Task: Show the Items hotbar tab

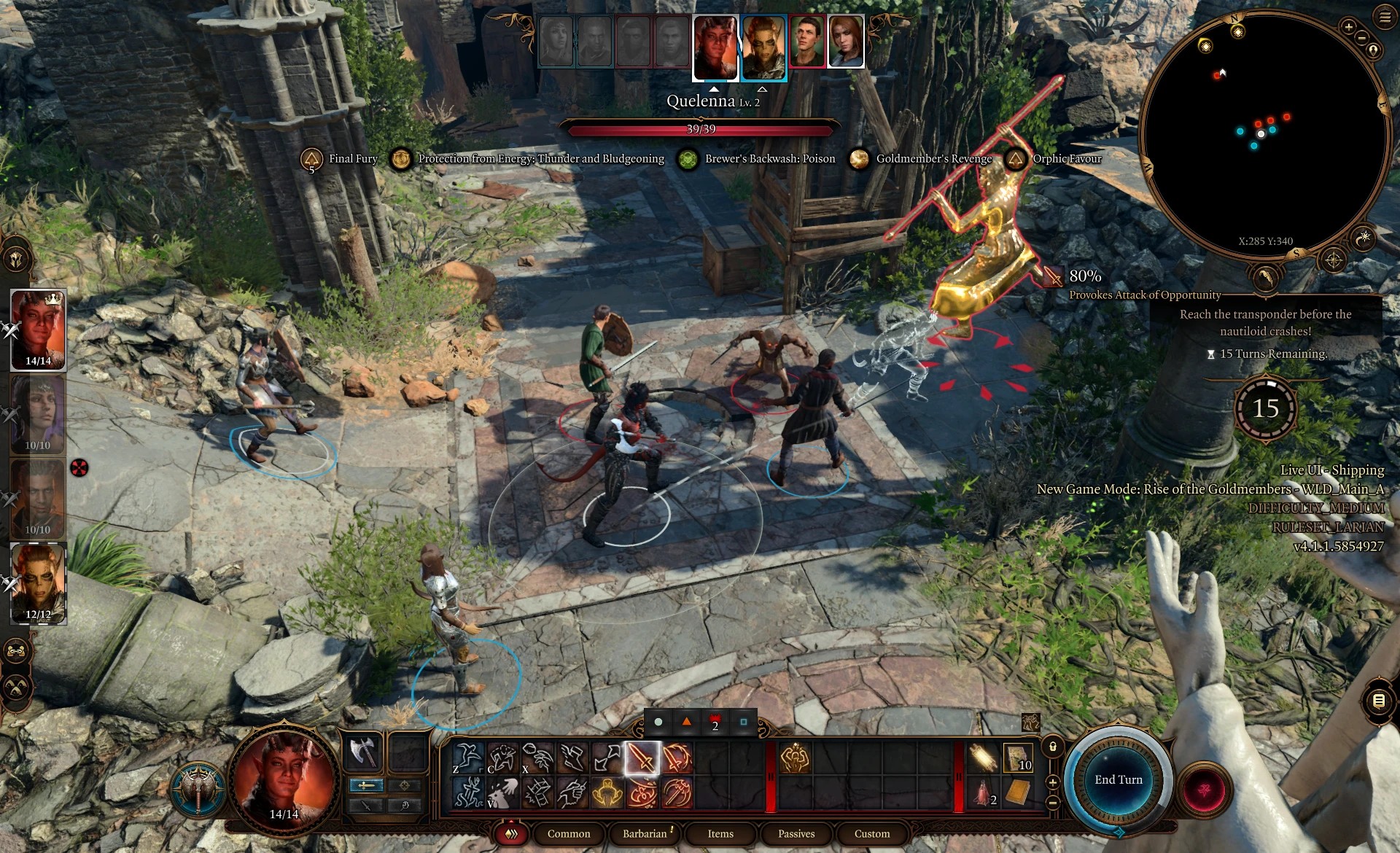Action: 720,833
